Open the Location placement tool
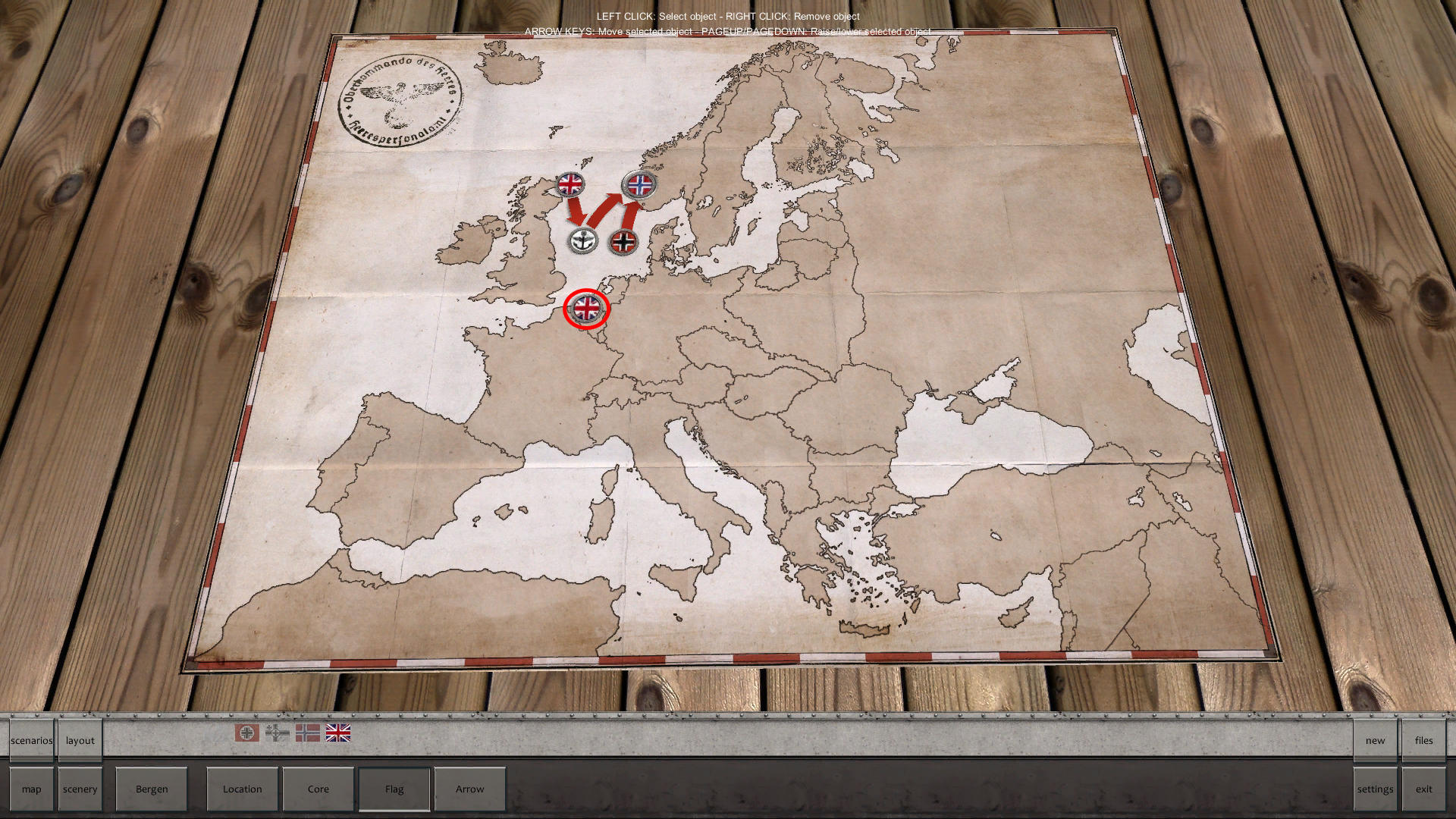Image resolution: width=1456 pixels, height=819 pixels. point(242,789)
